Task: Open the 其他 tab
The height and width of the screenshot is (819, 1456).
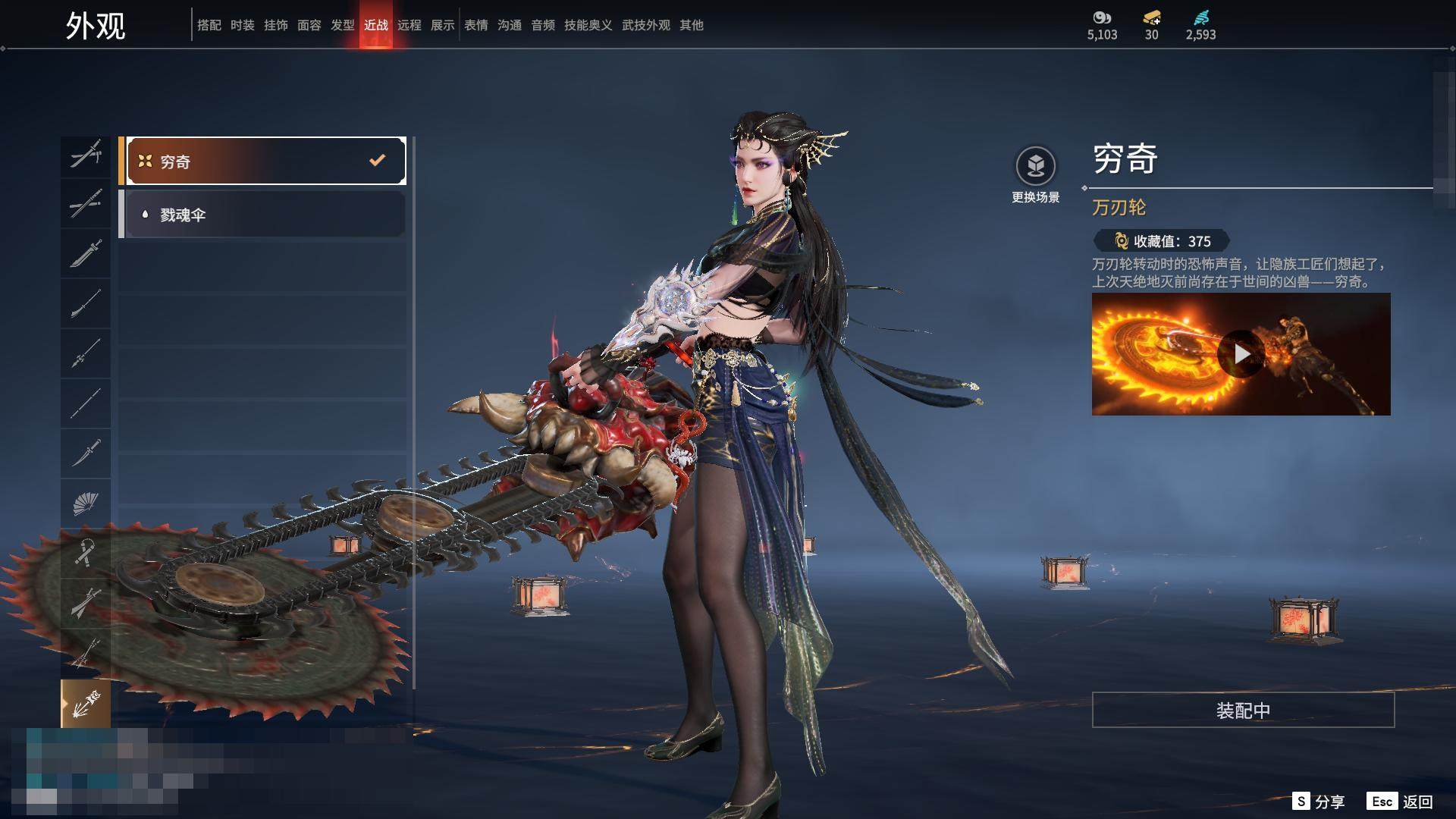Action: [x=691, y=25]
